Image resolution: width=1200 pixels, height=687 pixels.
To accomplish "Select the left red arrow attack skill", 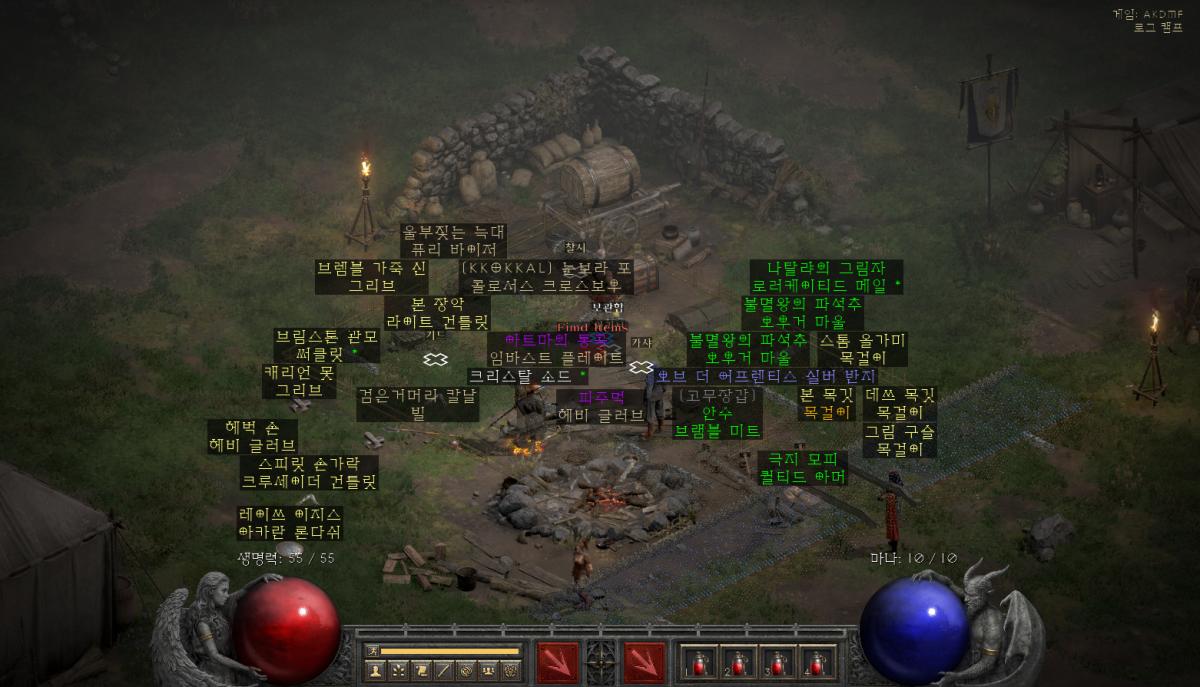I will pyautogui.click(x=557, y=661).
